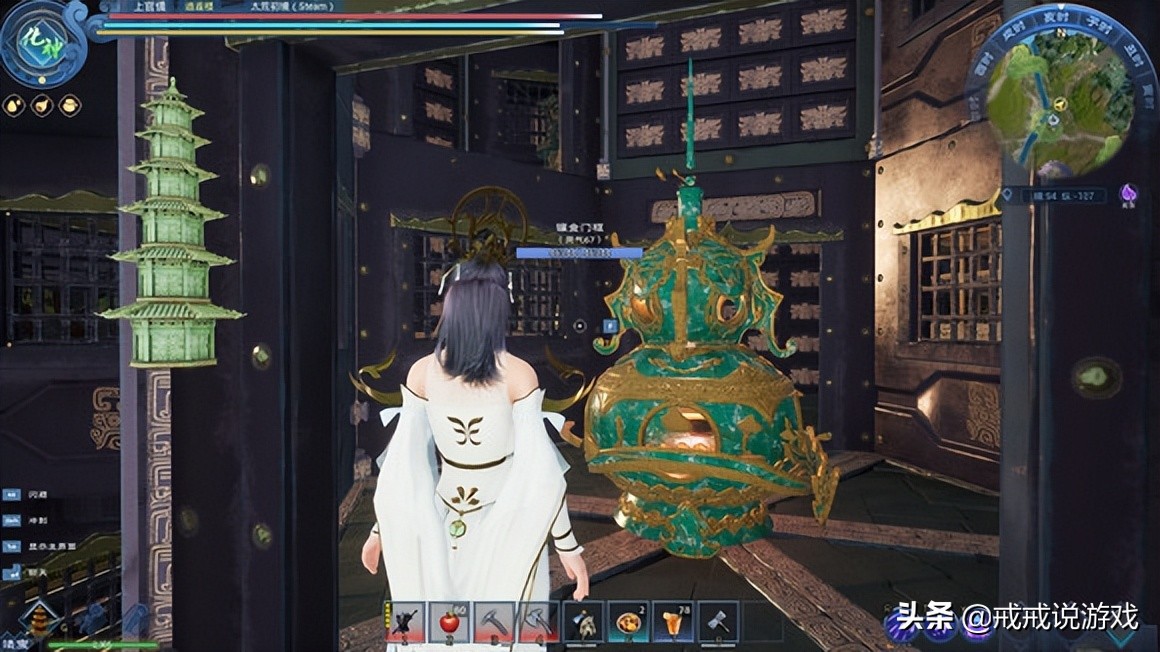This screenshot has height=652, width=1160.
Task: Click the purple flame icon below the minimap
Action: coord(1129,195)
